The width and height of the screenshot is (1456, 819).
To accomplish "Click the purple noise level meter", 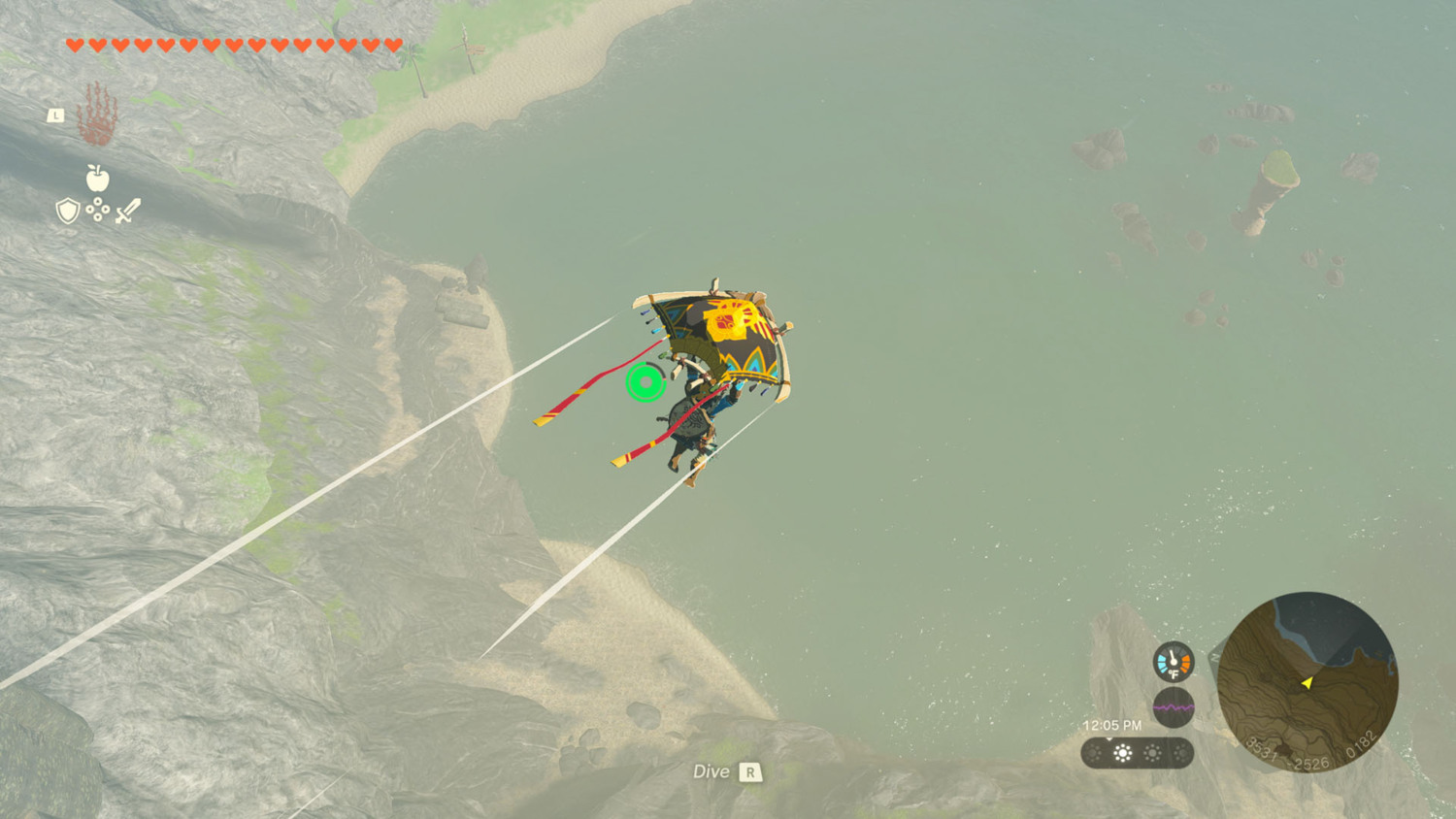I will 1173,705.
